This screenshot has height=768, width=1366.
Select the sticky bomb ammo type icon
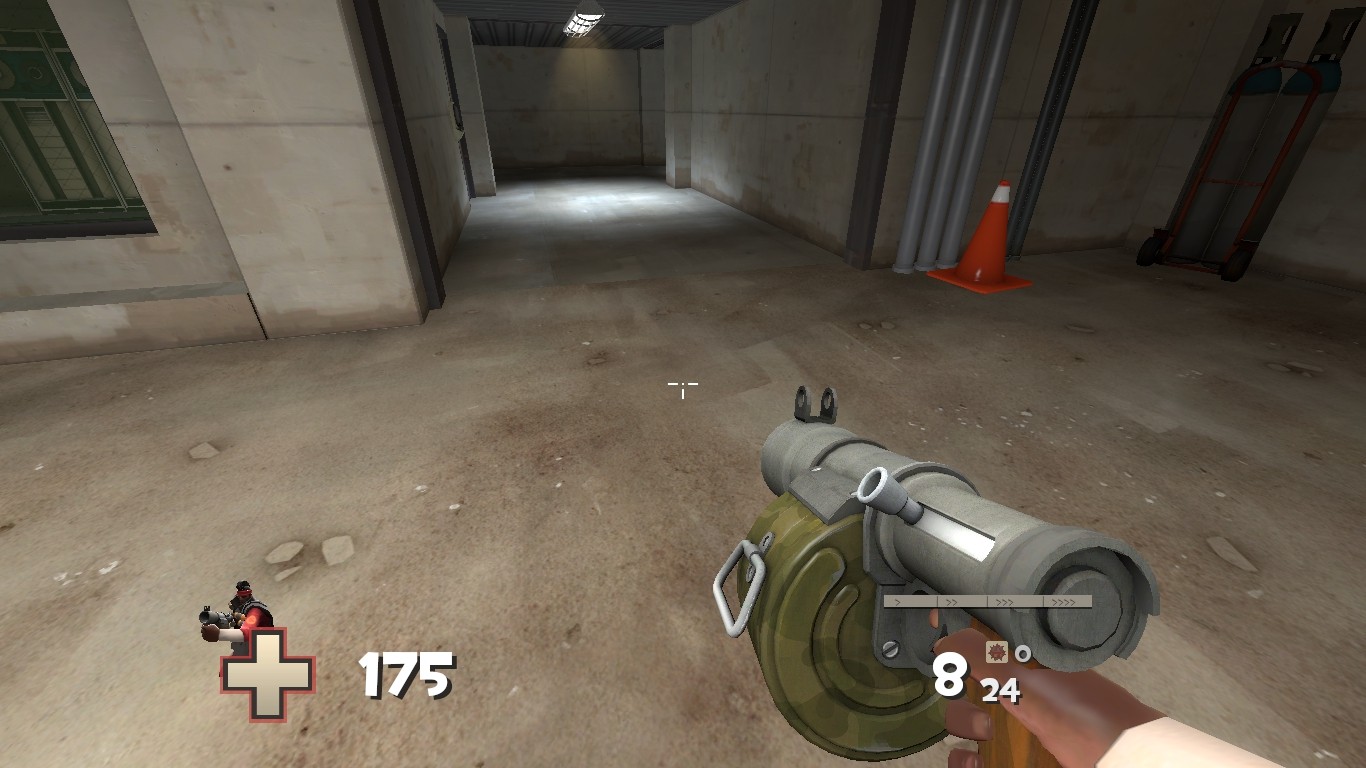(x=996, y=652)
